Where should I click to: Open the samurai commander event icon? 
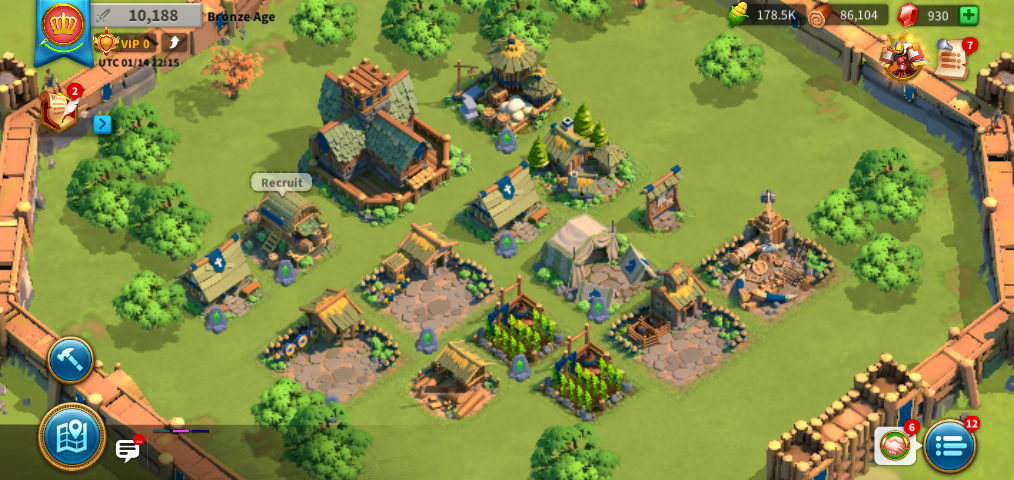(x=901, y=57)
